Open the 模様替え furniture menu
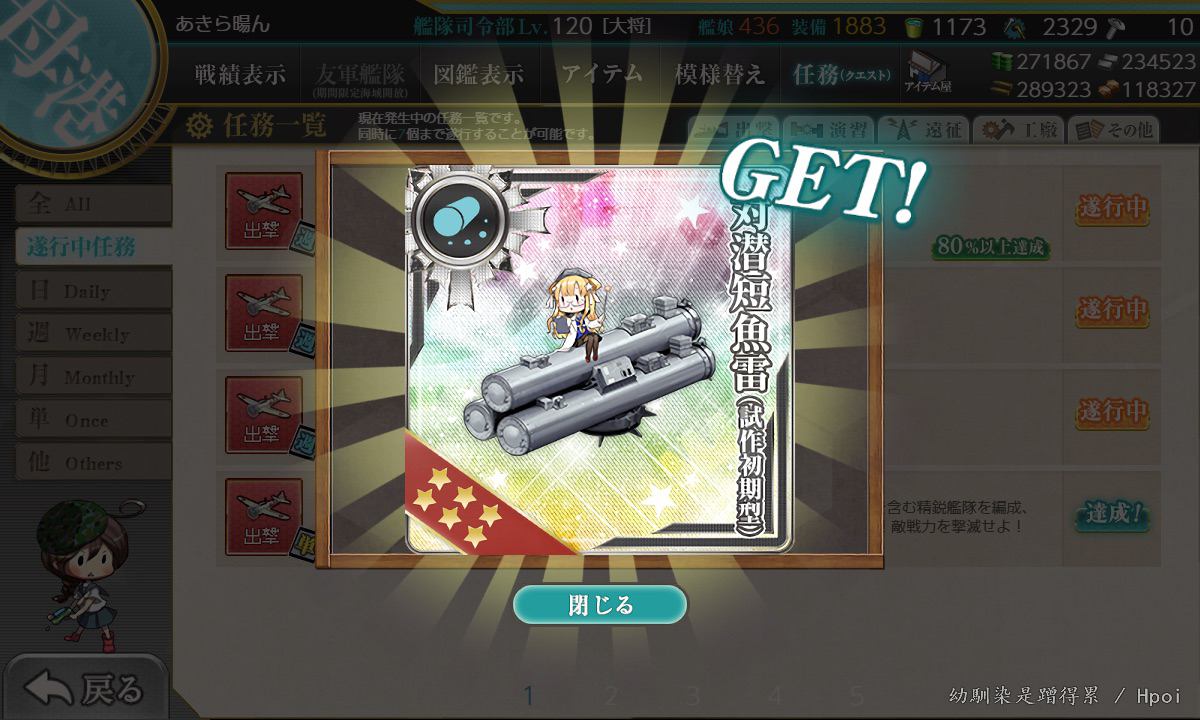 tap(719, 74)
